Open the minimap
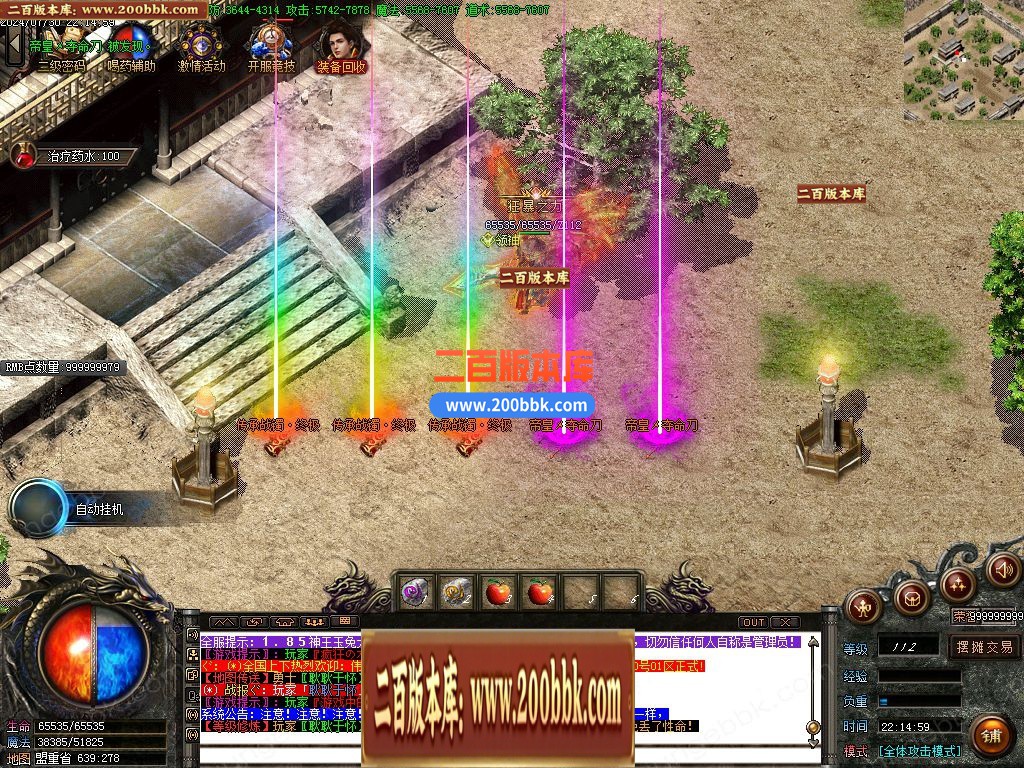The width and height of the screenshot is (1024, 768). (x=963, y=60)
